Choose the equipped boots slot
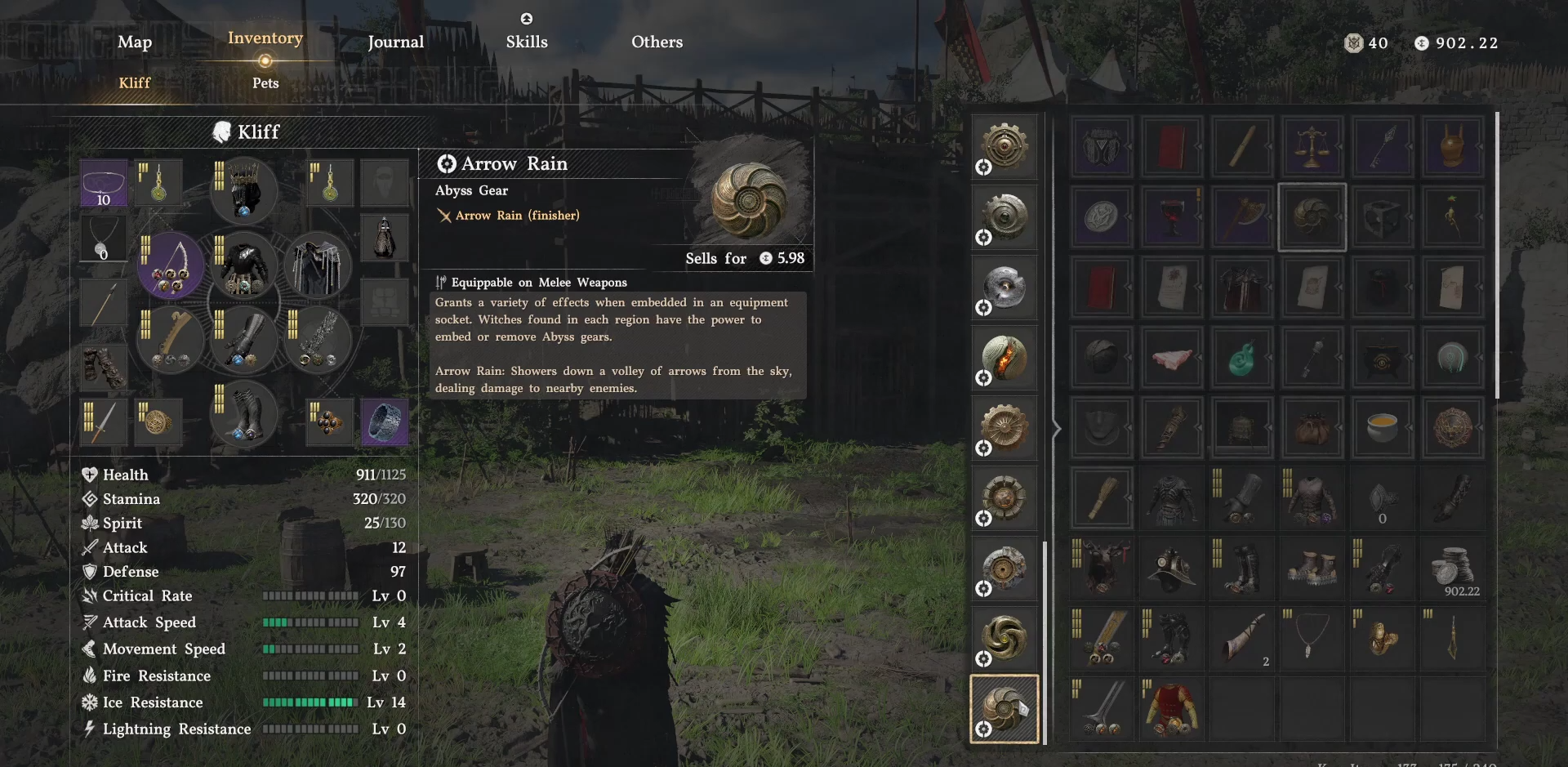 tap(243, 414)
